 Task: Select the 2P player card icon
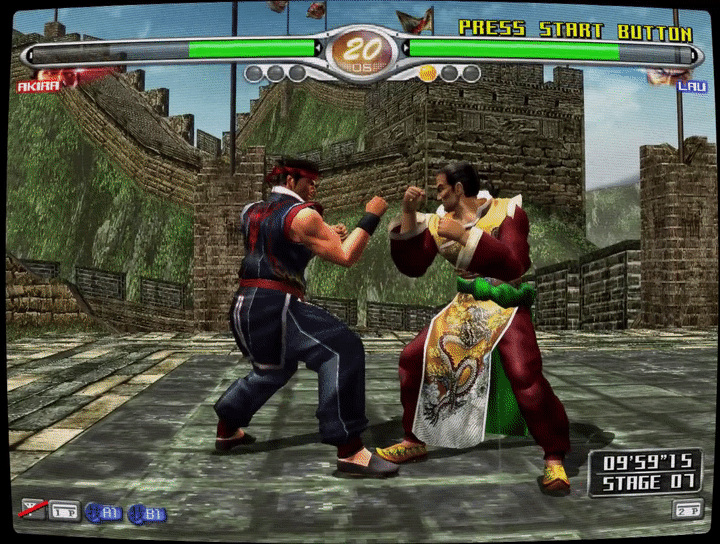[x=687, y=510]
